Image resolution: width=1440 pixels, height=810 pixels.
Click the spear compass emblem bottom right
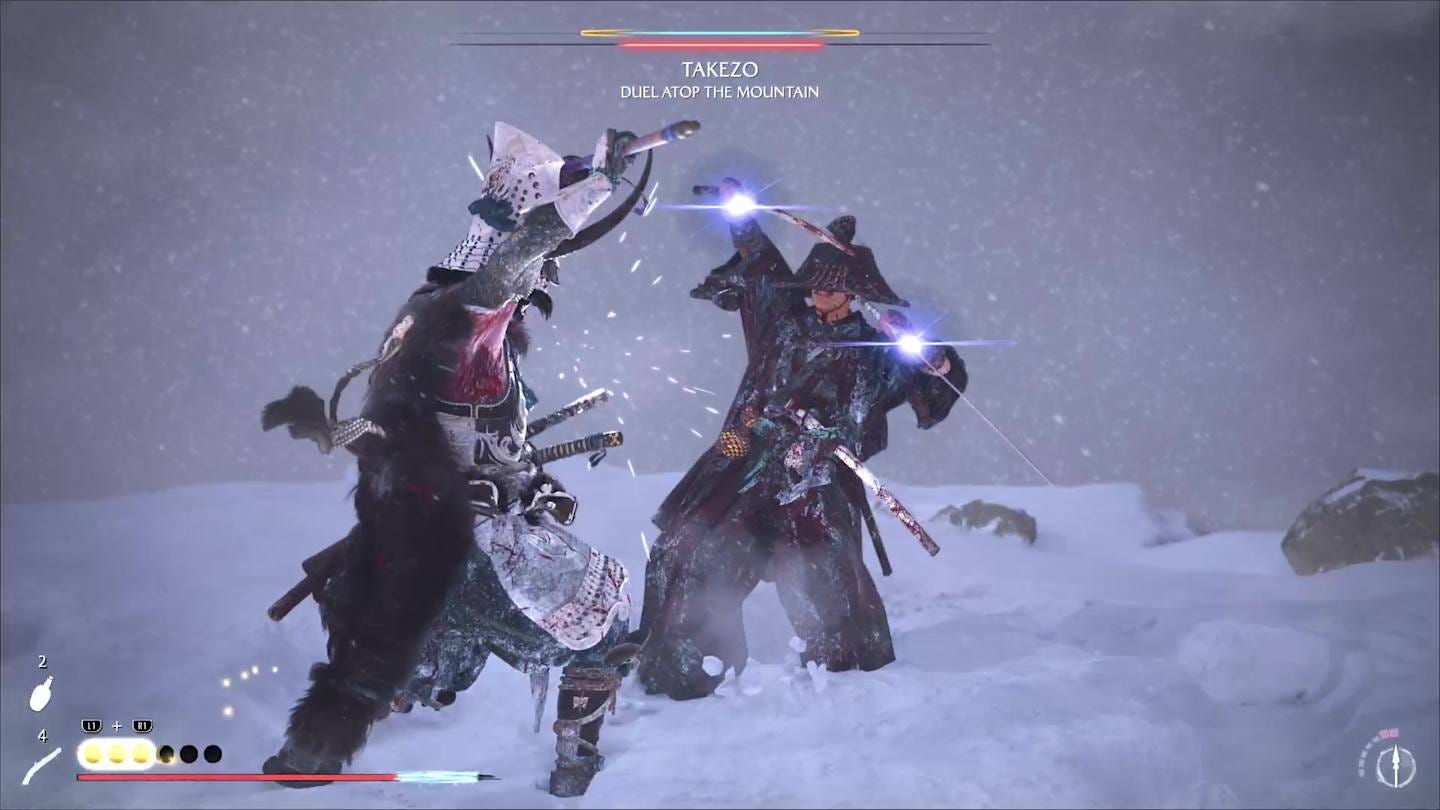[x=1396, y=765]
